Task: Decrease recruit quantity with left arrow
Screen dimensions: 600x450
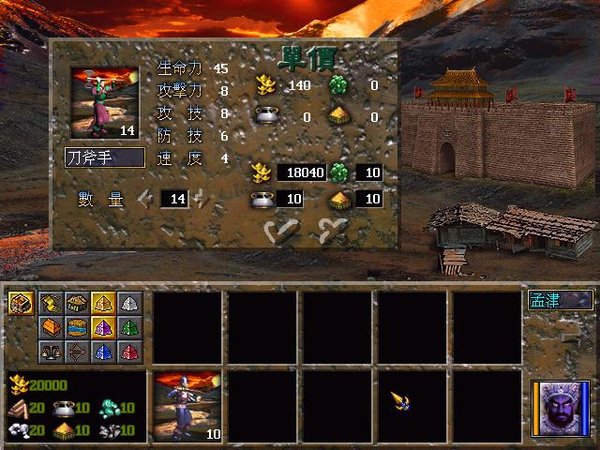Action: coord(145,198)
